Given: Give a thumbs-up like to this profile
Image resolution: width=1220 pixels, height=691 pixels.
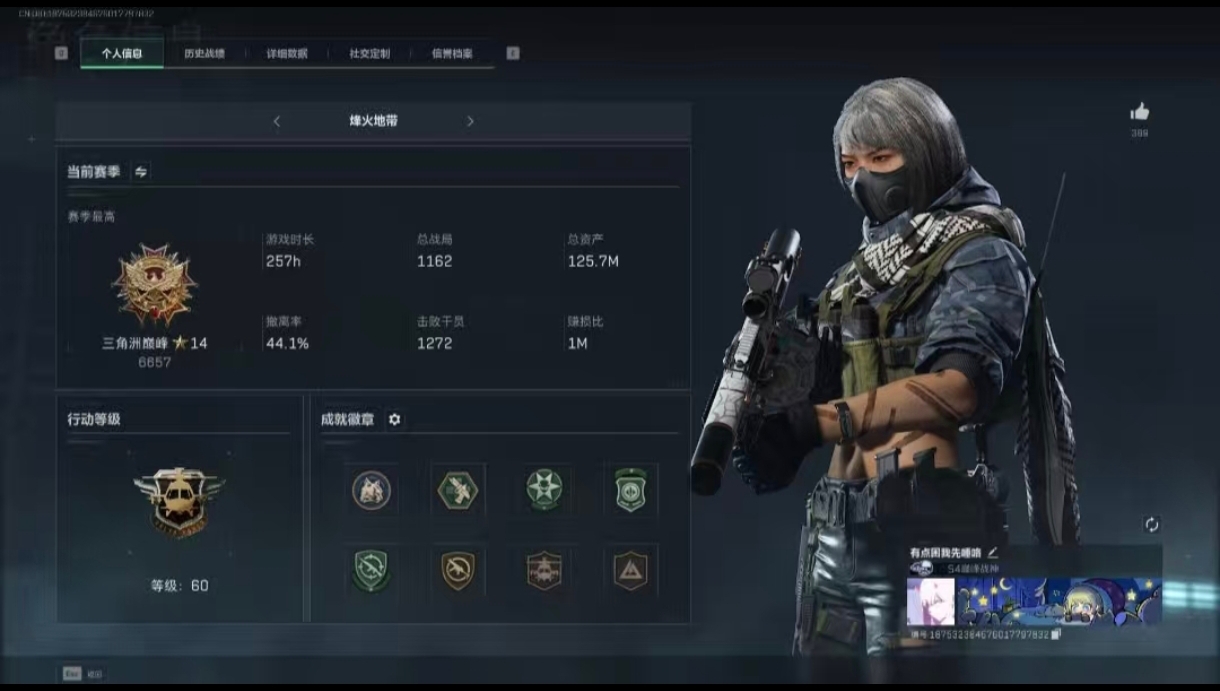Looking at the screenshot, I should (x=1139, y=112).
